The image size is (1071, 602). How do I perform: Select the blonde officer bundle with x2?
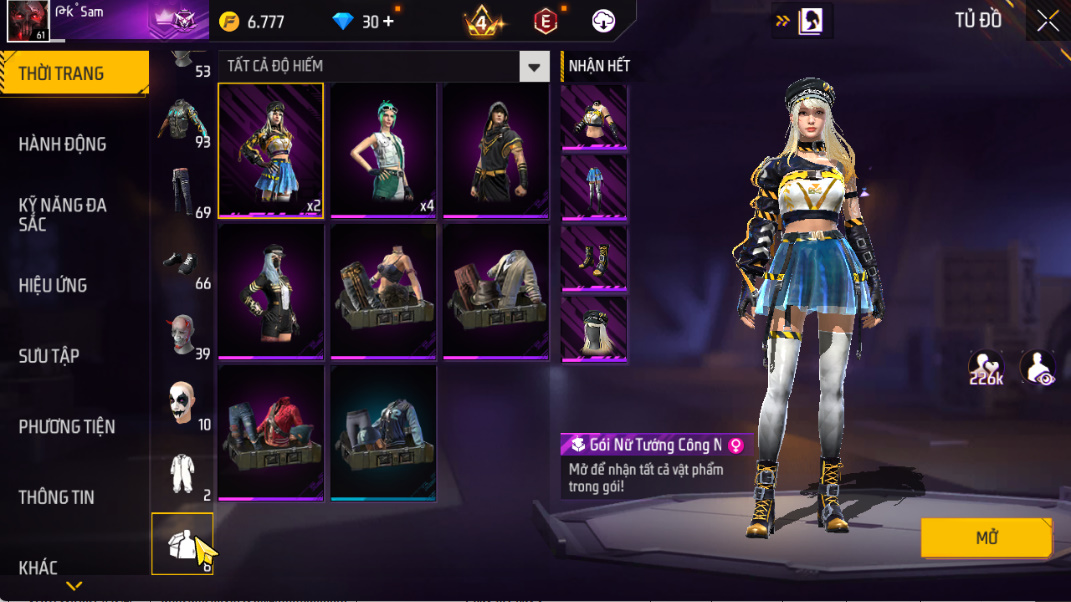tap(271, 150)
